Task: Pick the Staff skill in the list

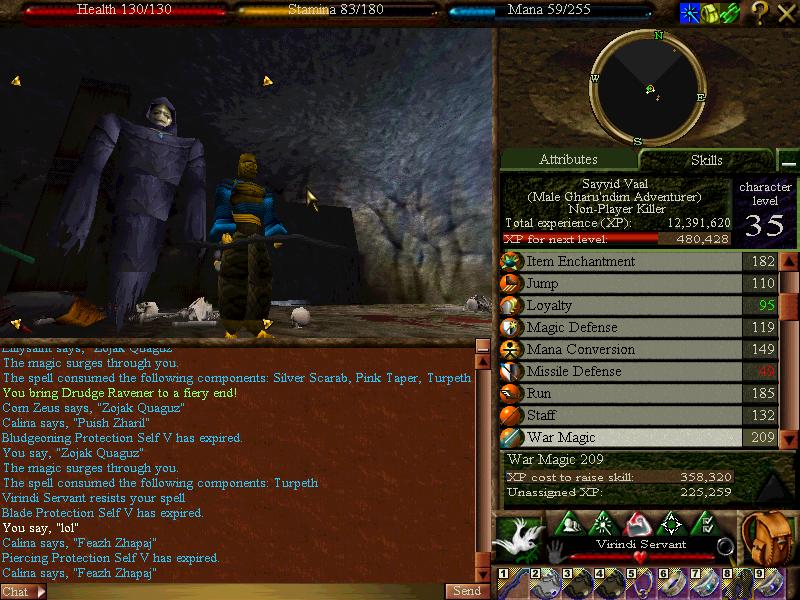Action: coord(620,416)
